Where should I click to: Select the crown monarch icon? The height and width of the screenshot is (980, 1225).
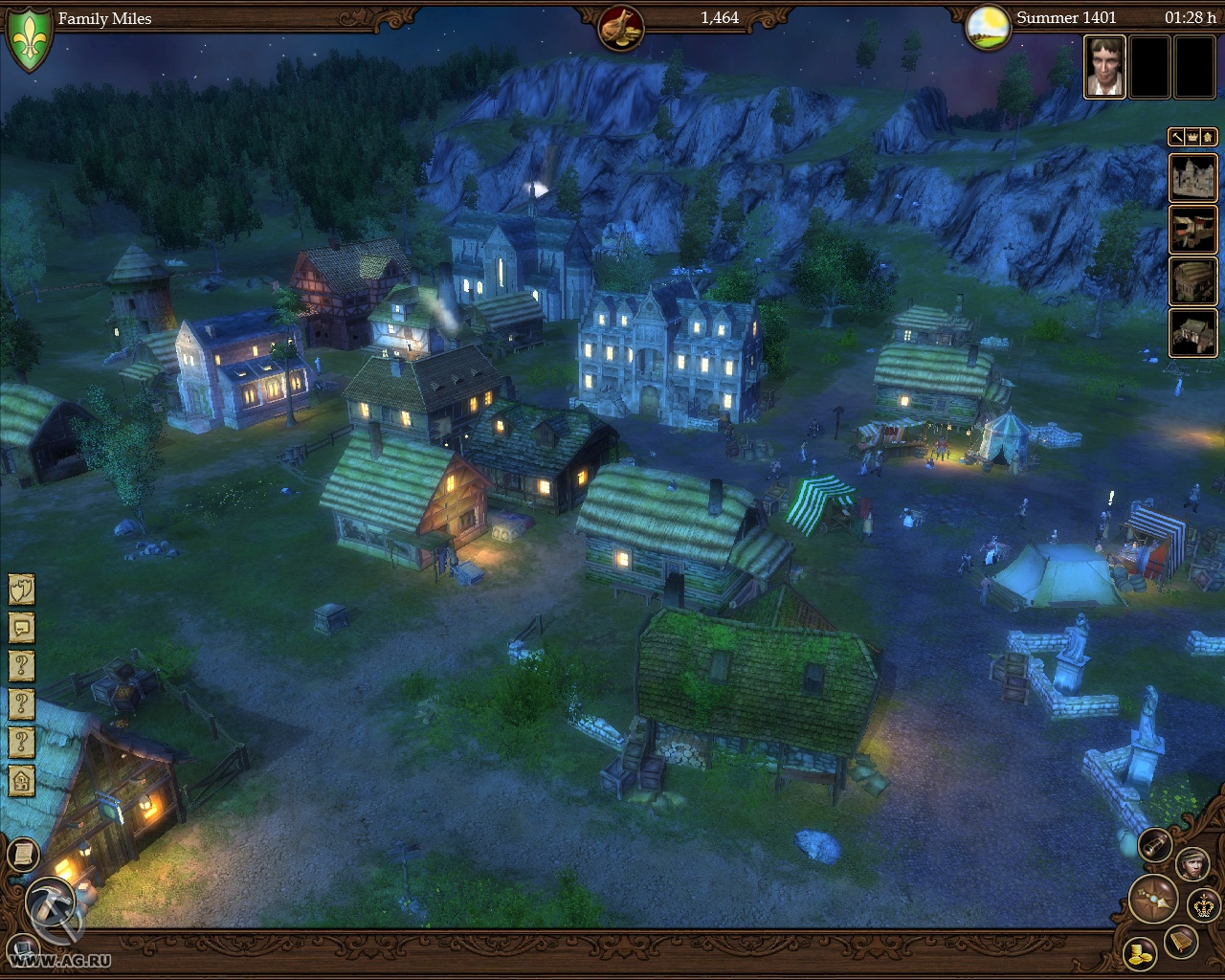tap(1203, 905)
